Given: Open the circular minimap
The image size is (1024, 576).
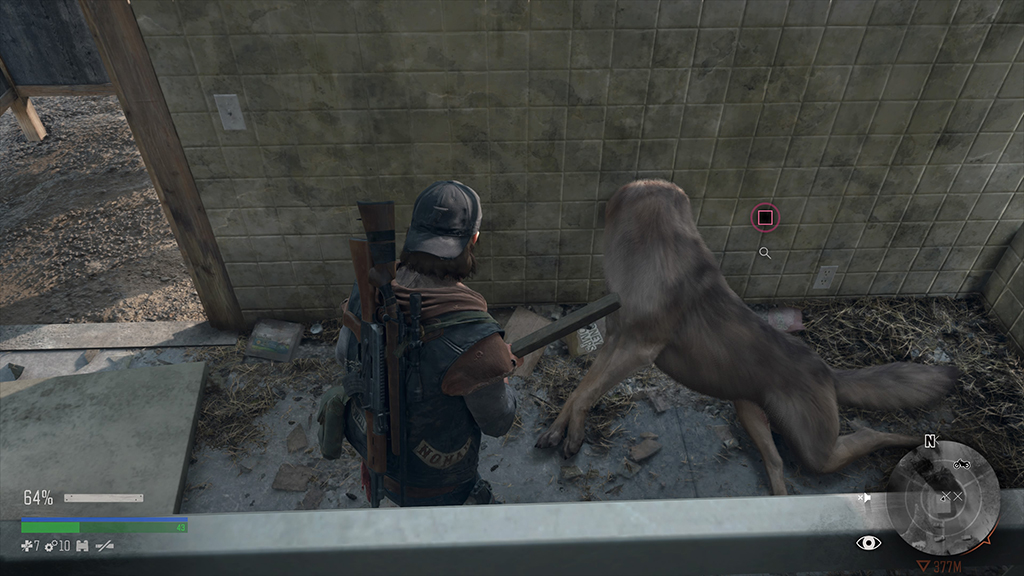Looking at the screenshot, I should point(943,499).
